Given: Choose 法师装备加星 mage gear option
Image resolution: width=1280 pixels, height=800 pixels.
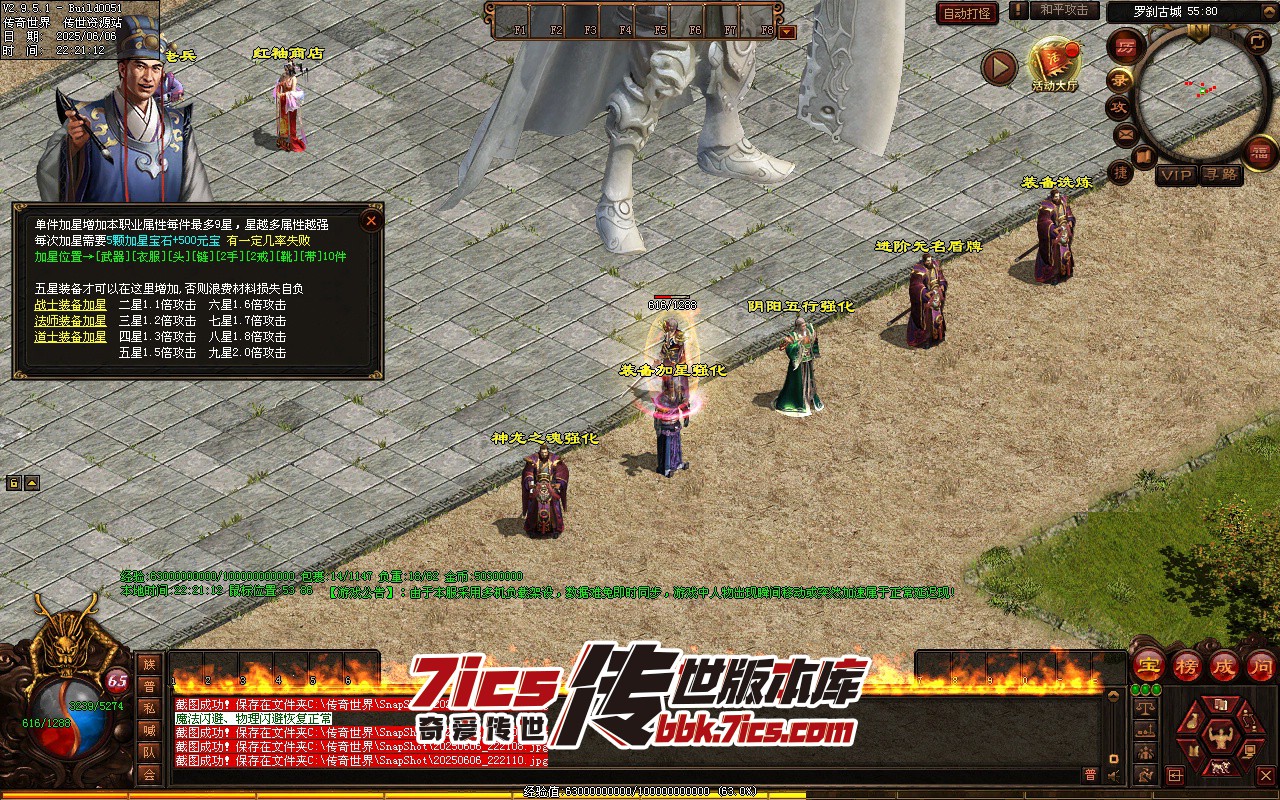Looking at the screenshot, I should point(70,321).
